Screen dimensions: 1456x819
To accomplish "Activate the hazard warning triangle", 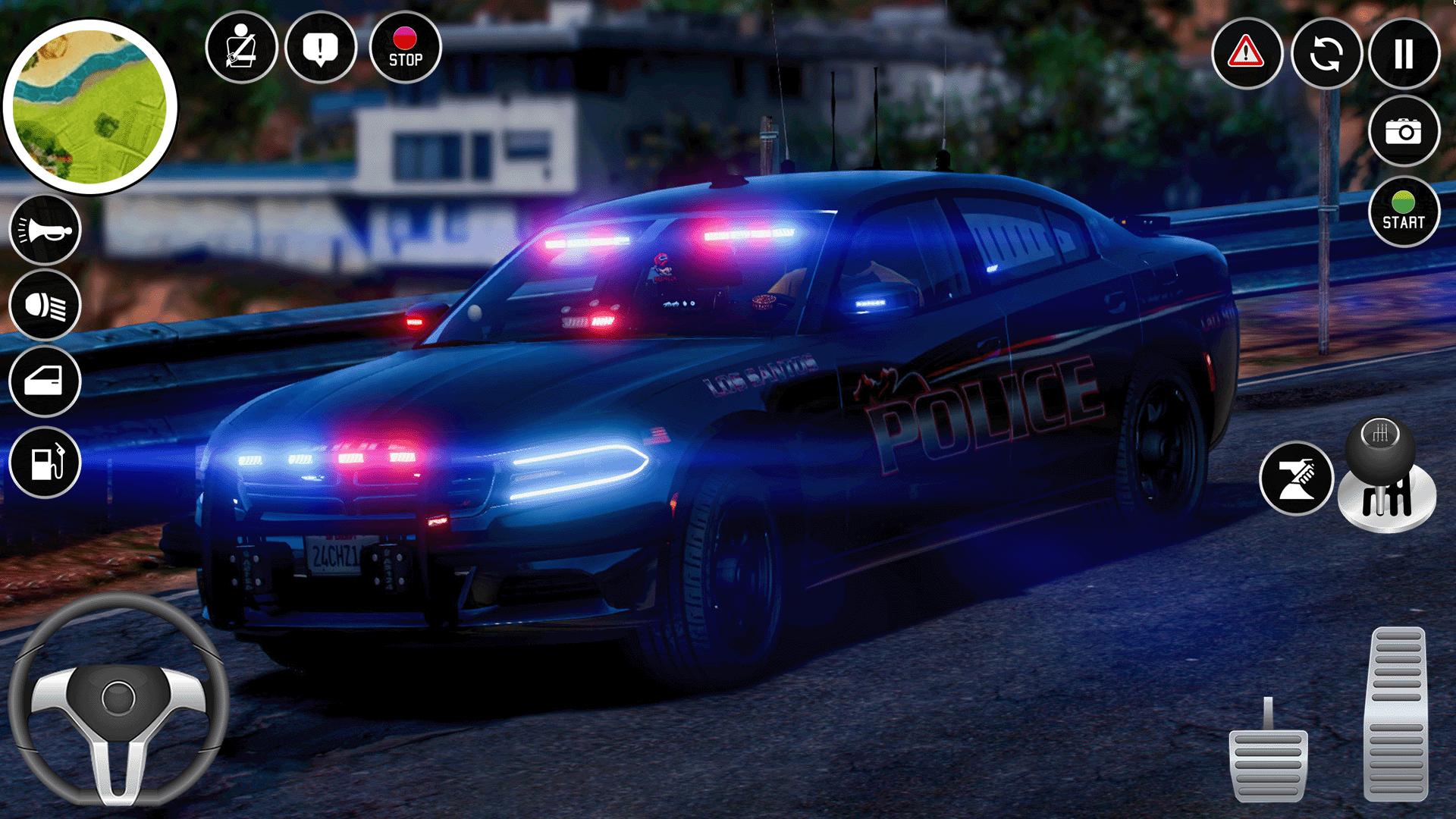I will coord(1246,54).
